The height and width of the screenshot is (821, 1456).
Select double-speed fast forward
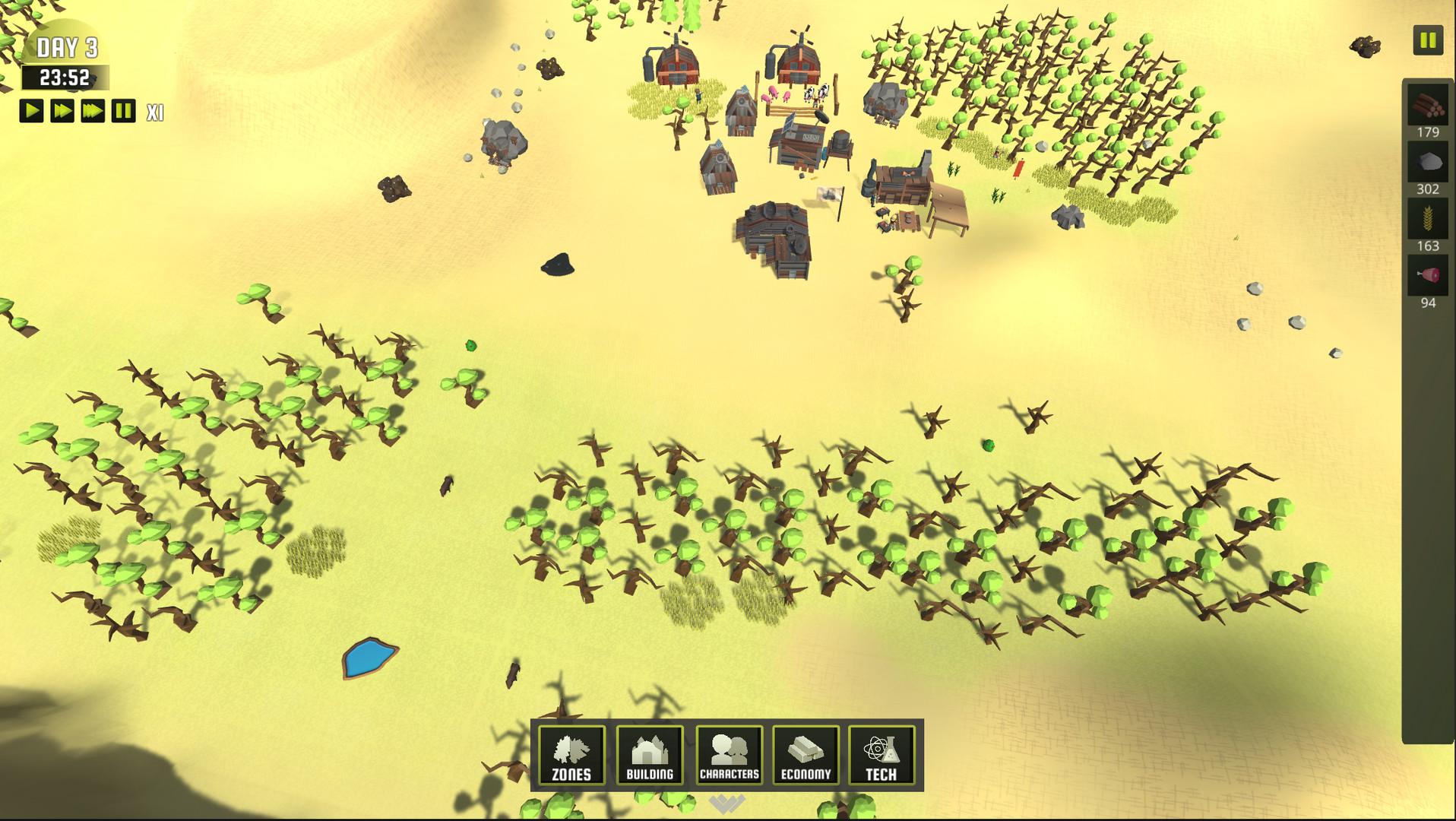click(61, 111)
